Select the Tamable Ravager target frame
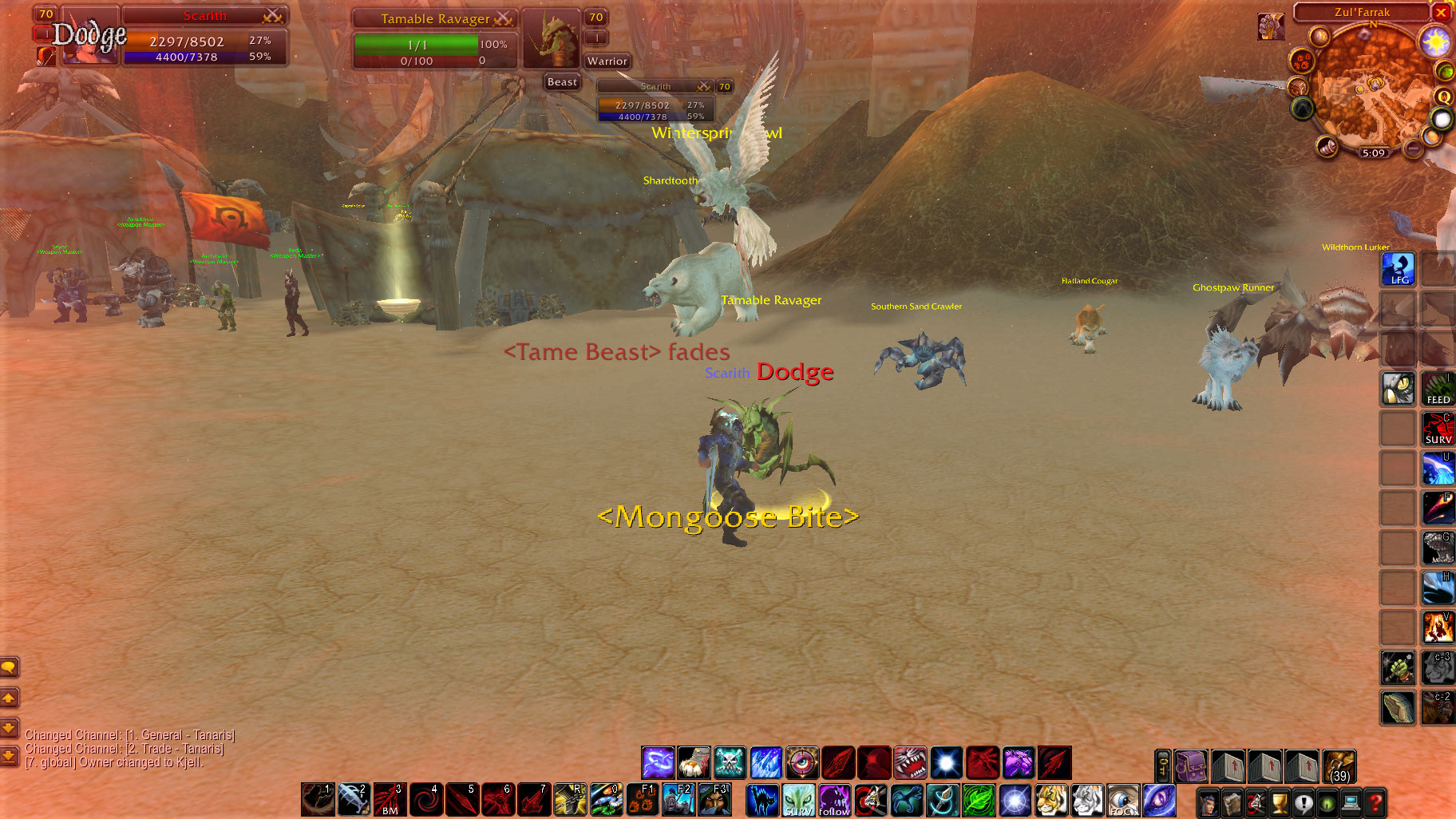 435,18
